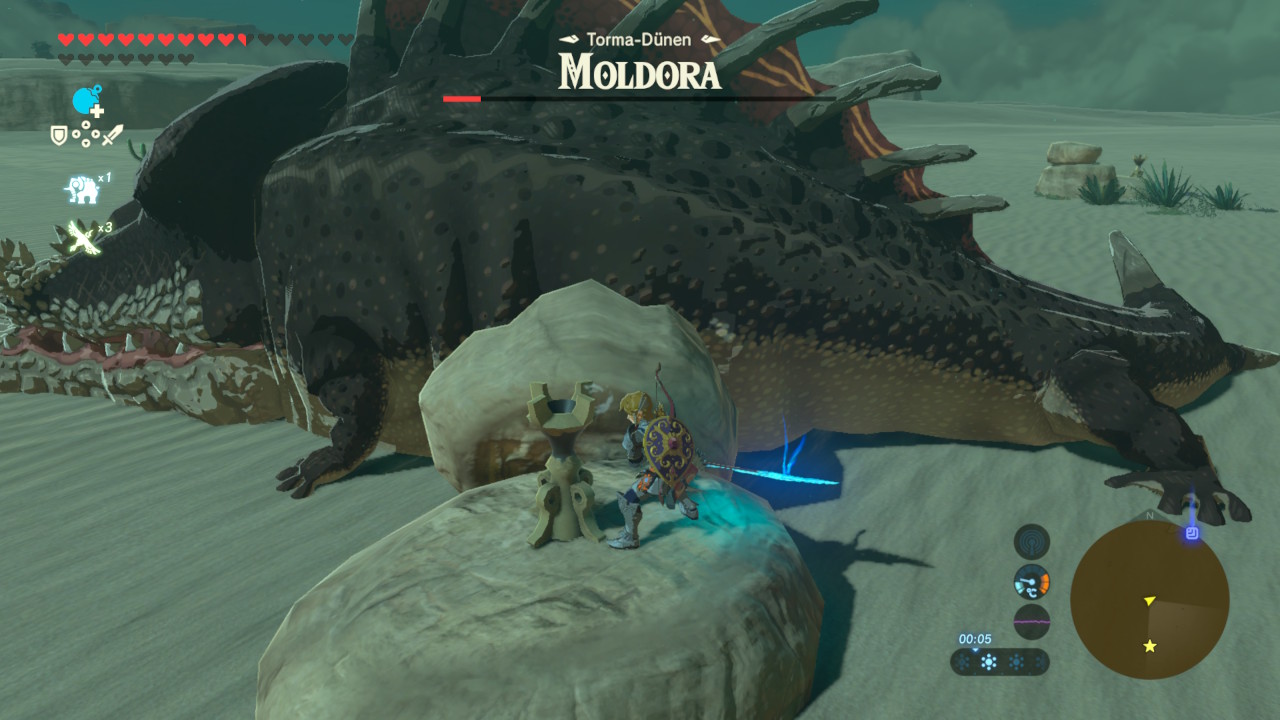This screenshot has height=720, width=1280.
Task: Activate the elephant champion ability icon
Action: click(82, 189)
